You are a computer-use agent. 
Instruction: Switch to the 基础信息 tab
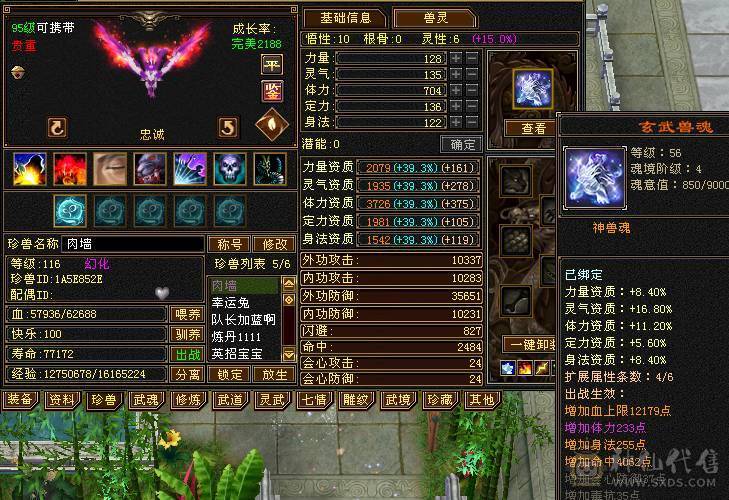346,18
